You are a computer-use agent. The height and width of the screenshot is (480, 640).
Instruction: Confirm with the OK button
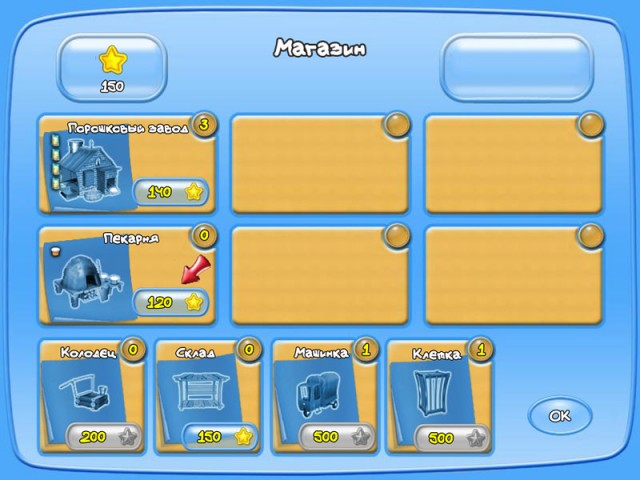click(x=560, y=415)
